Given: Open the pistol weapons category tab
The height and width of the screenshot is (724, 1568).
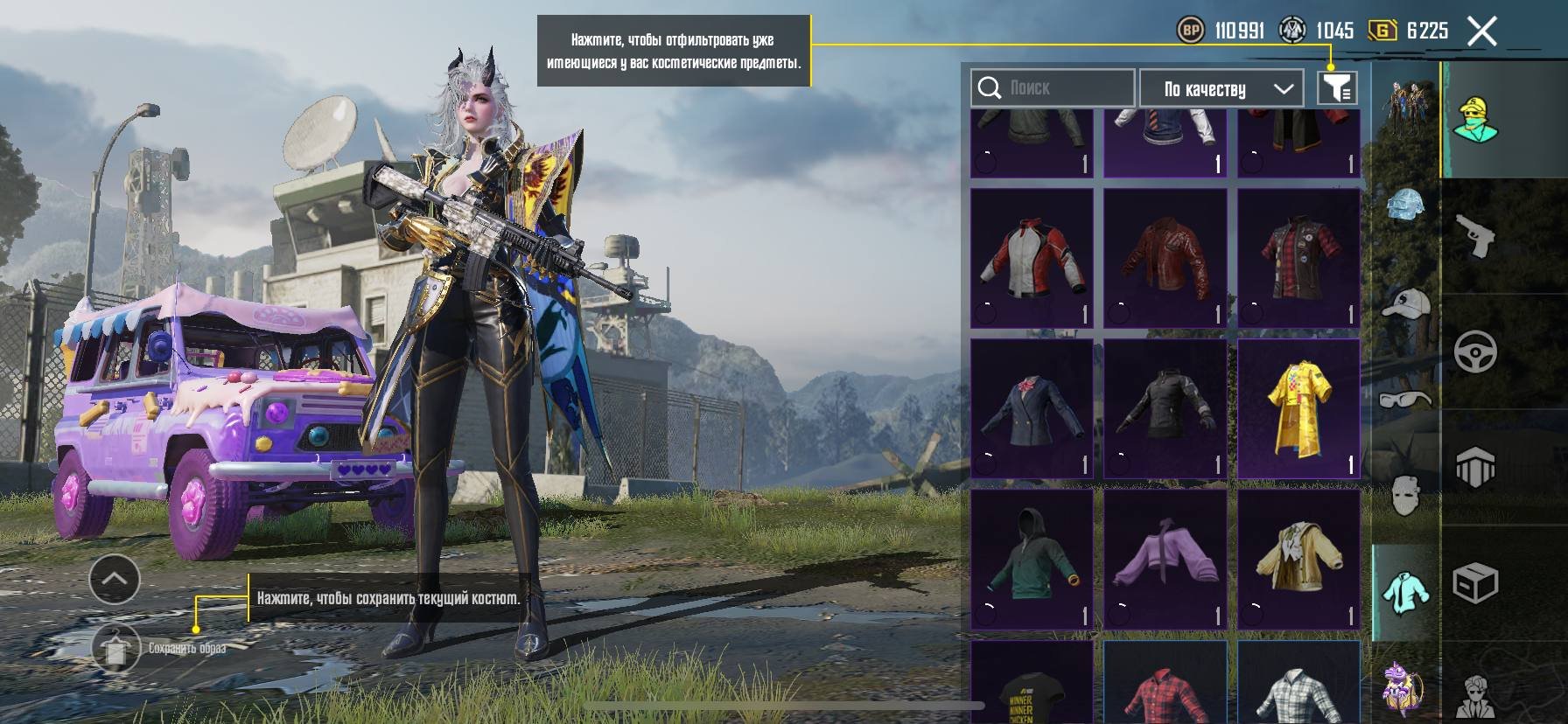Looking at the screenshot, I should 1475,236.
